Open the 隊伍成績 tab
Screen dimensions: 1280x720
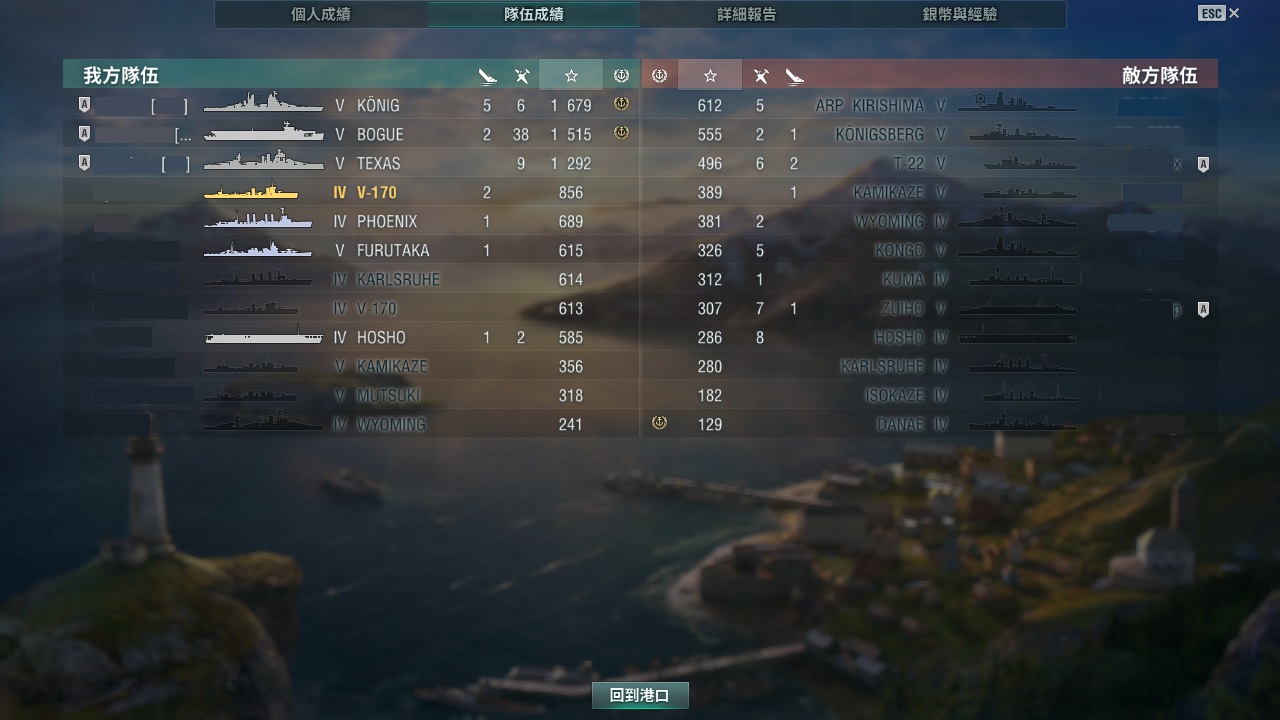(x=534, y=15)
